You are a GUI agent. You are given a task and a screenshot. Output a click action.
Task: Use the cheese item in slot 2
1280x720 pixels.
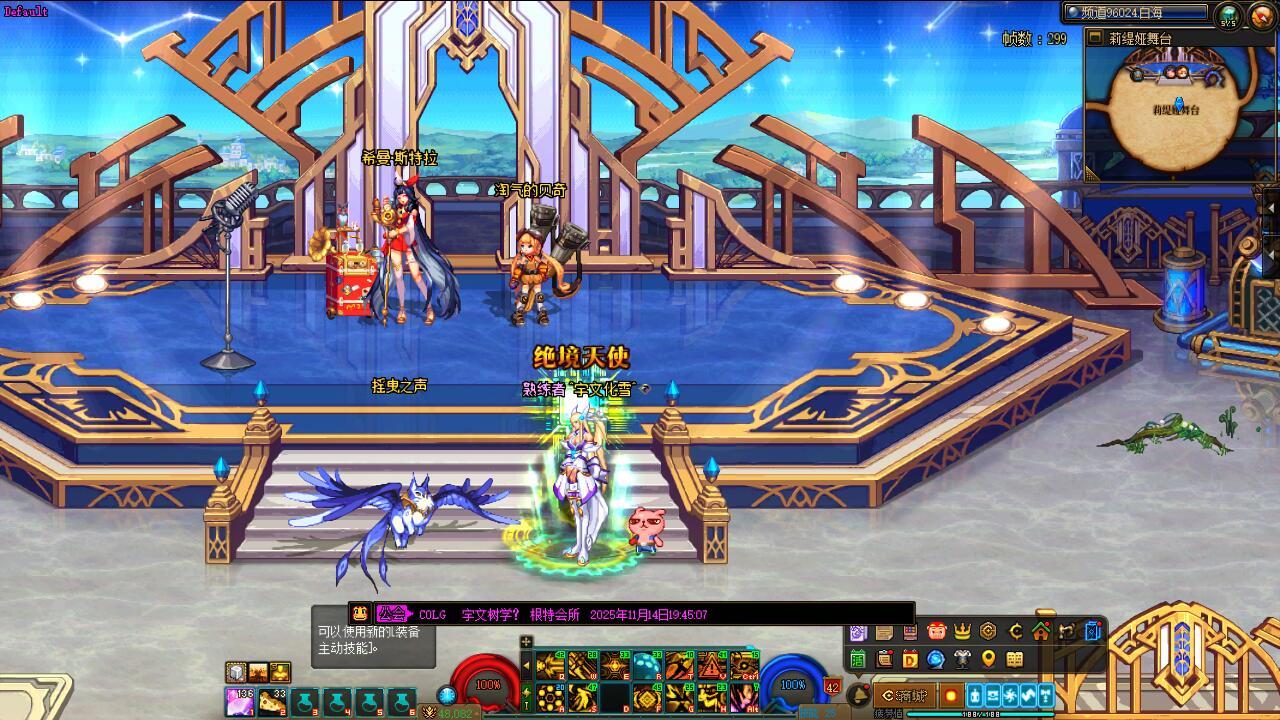tap(271, 701)
